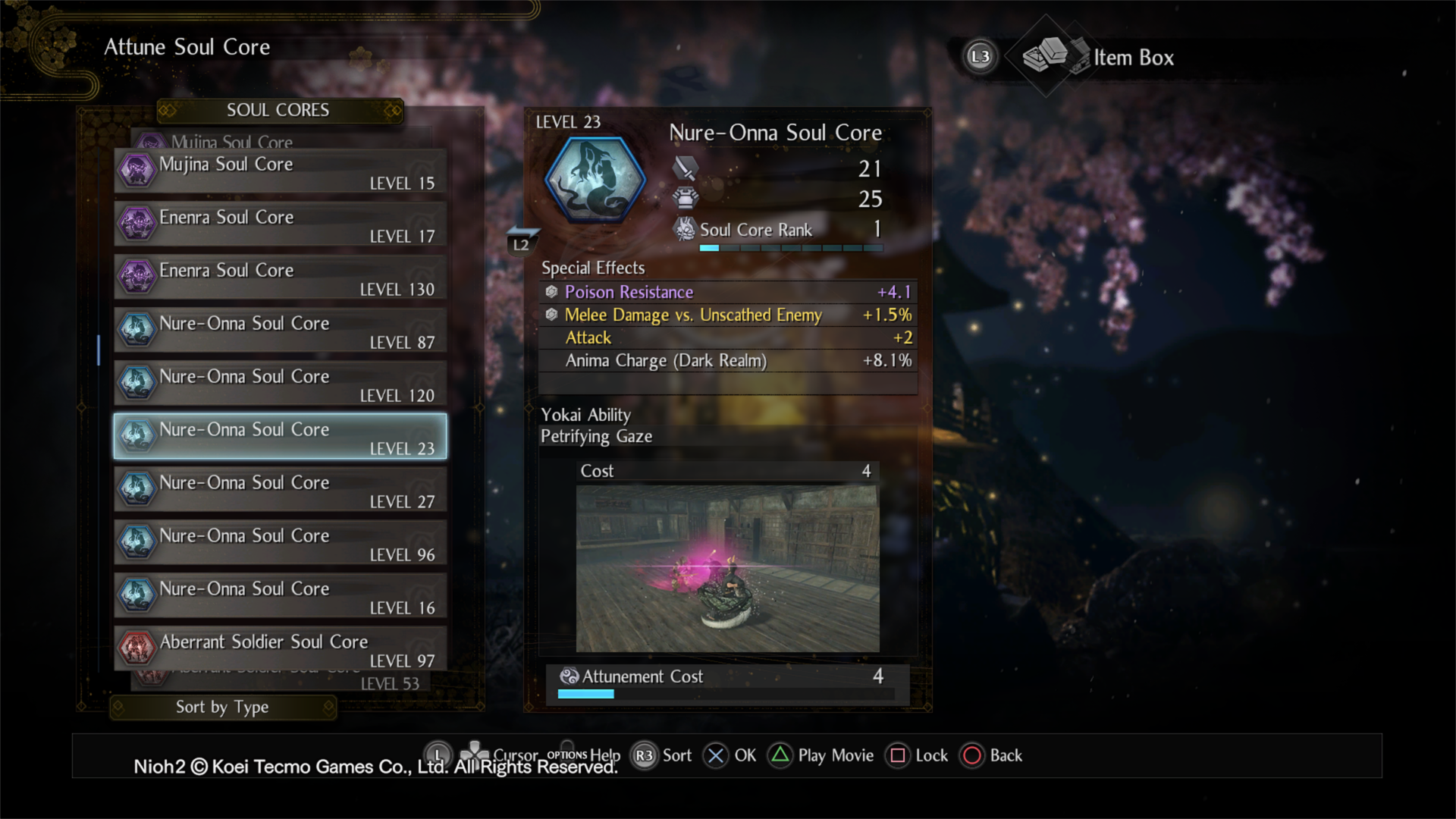Click the Poison Resistance effect icon
Viewport: 1456px width, 819px height.
[x=551, y=292]
